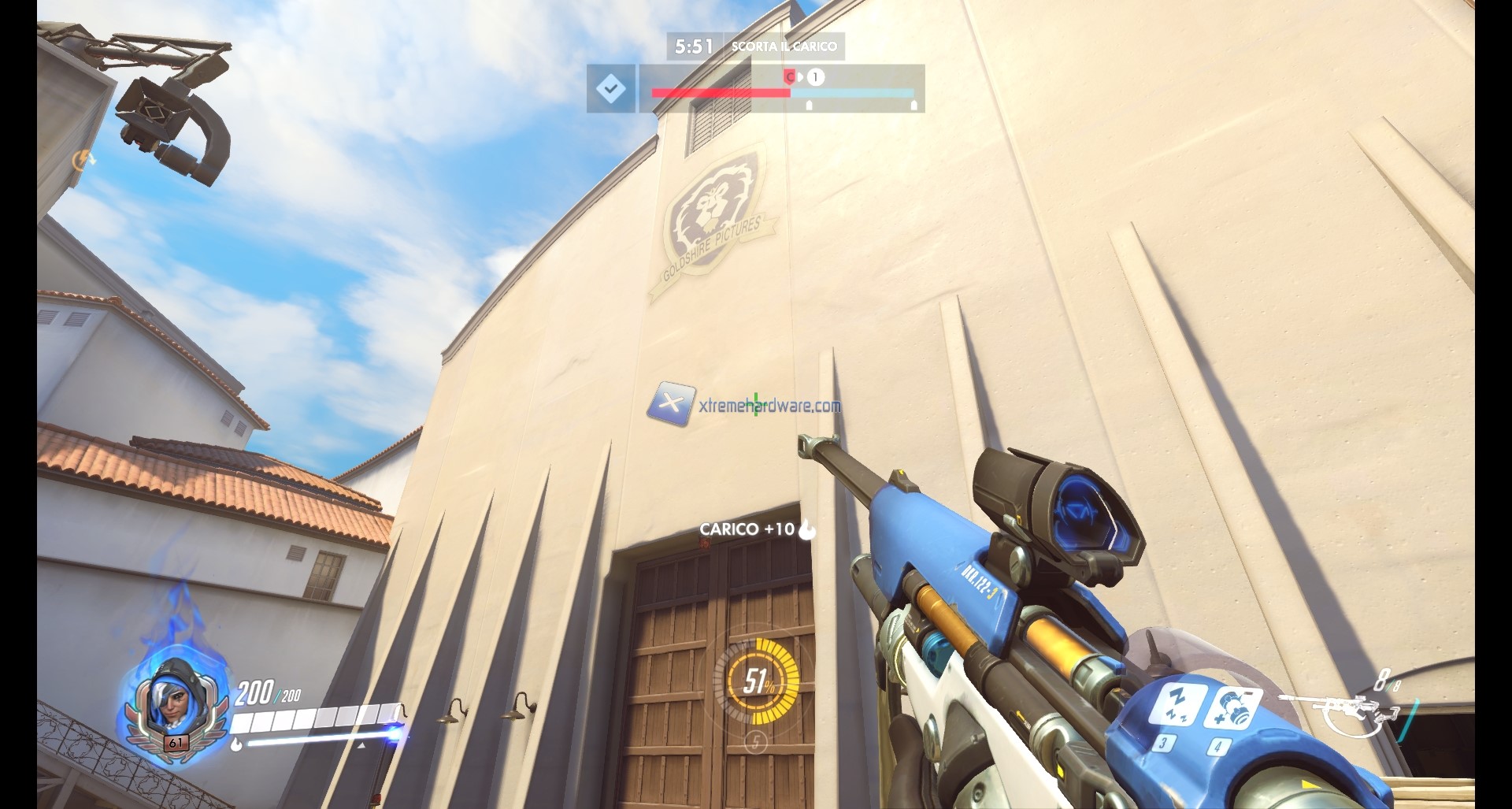Click the blue objective checkmark diamond
Image resolution: width=1512 pixels, height=809 pixels.
pyautogui.click(x=612, y=88)
